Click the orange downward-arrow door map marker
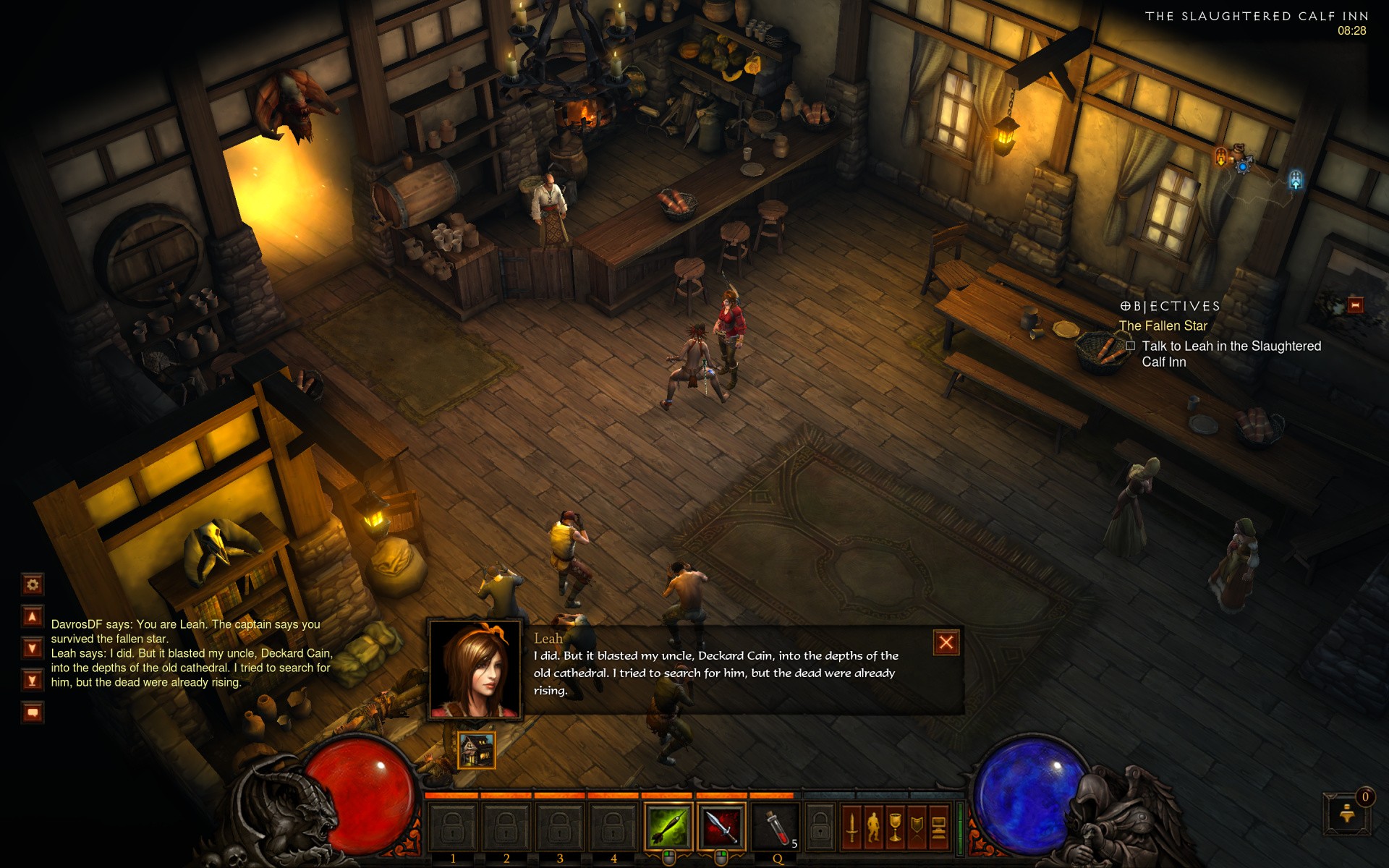This screenshot has width=1389, height=868. click(1221, 156)
